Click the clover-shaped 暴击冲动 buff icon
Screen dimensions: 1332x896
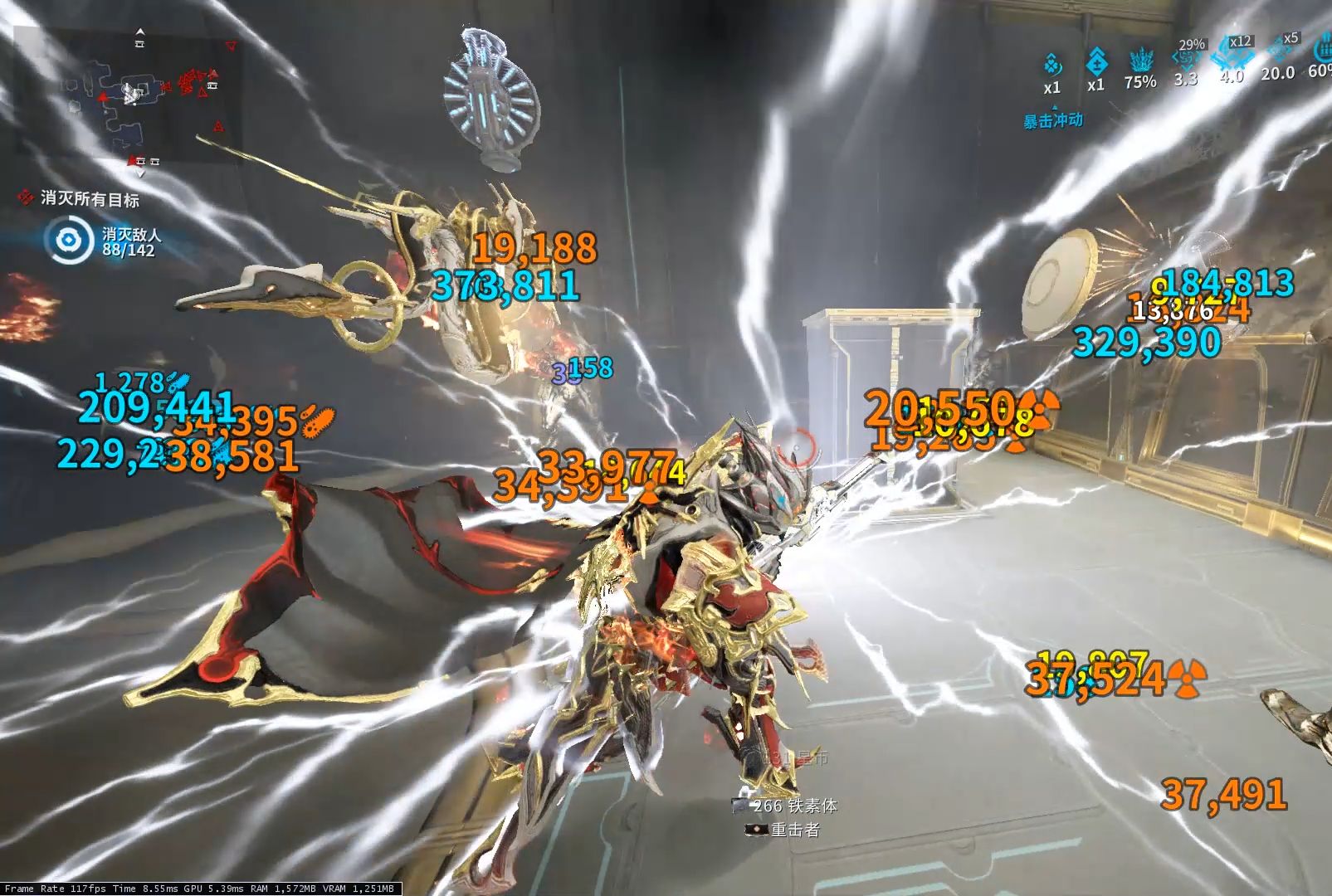1051,63
